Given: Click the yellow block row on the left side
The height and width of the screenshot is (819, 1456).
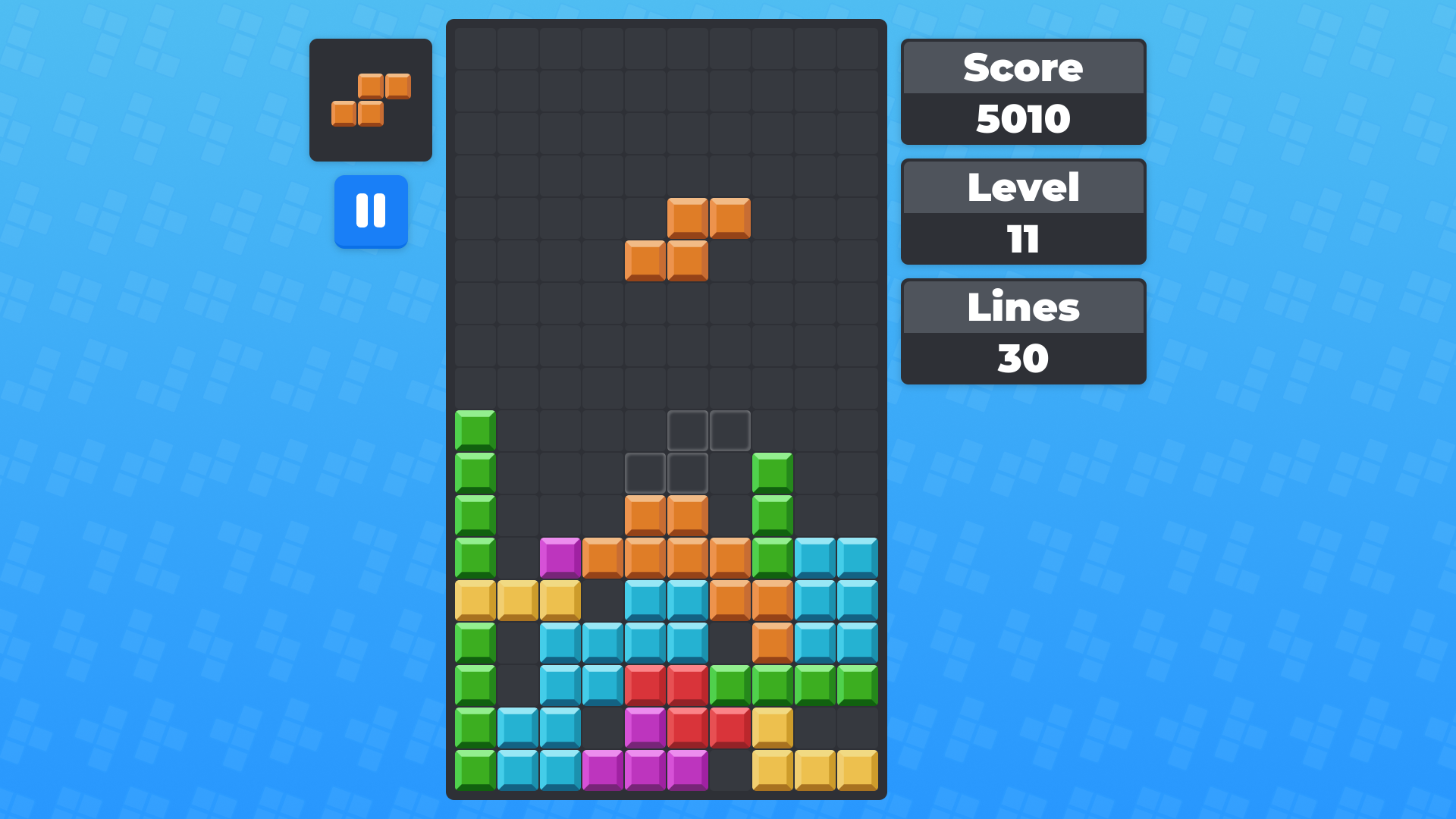Looking at the screenshot, I should coord(516,600).
